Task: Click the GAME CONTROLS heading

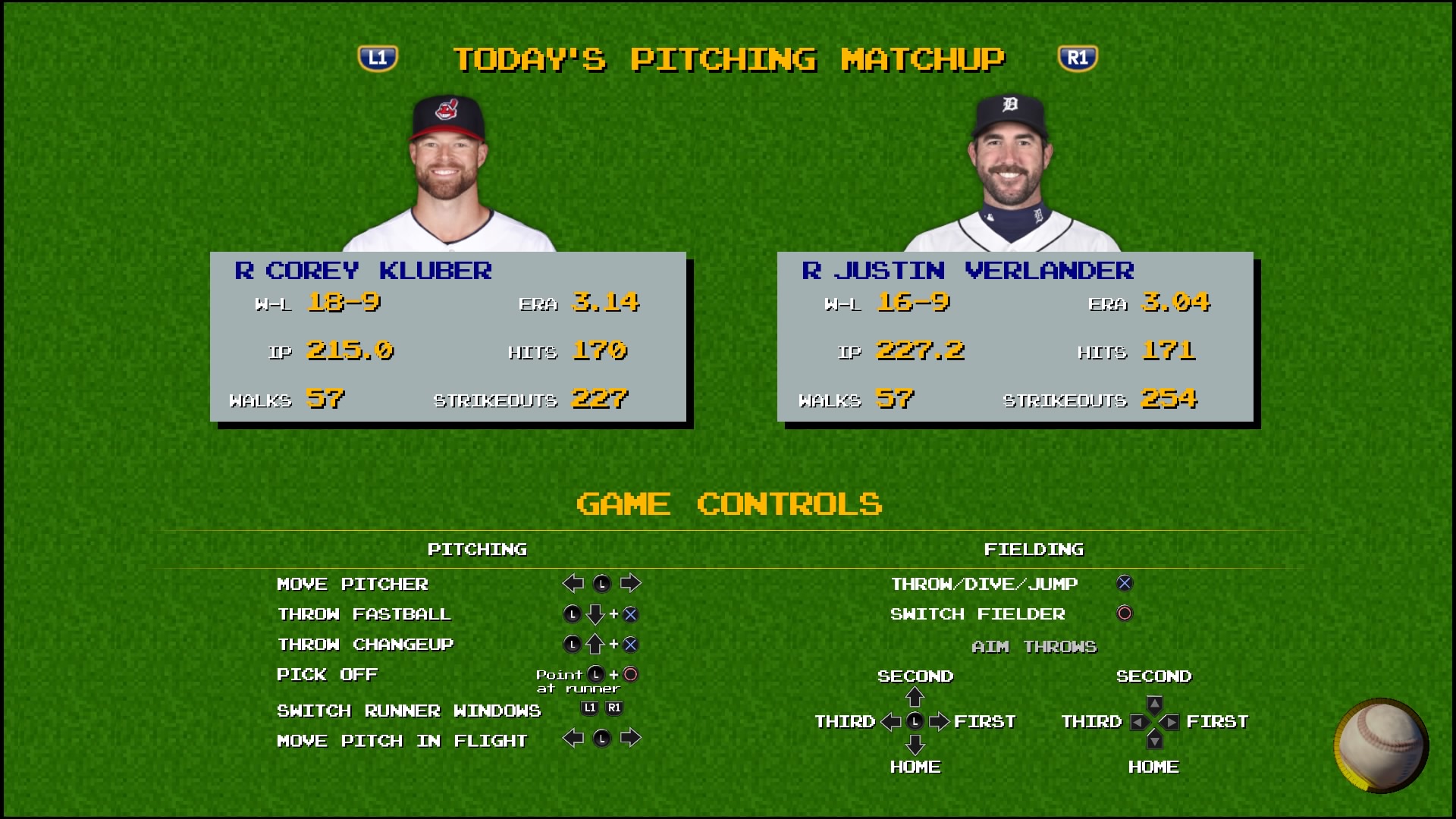Action: (730, 504)
